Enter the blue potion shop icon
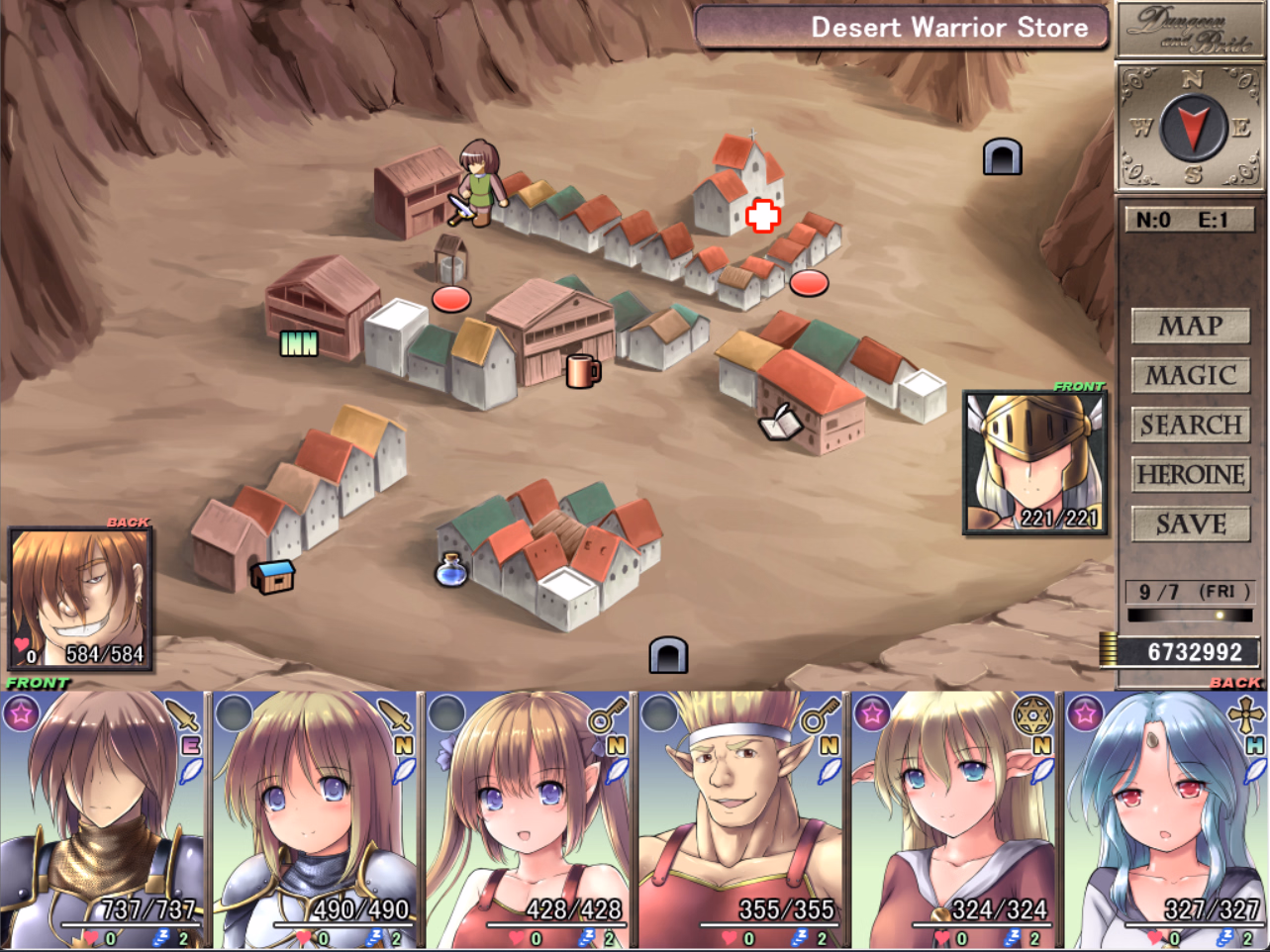 [x=451, y=569]
